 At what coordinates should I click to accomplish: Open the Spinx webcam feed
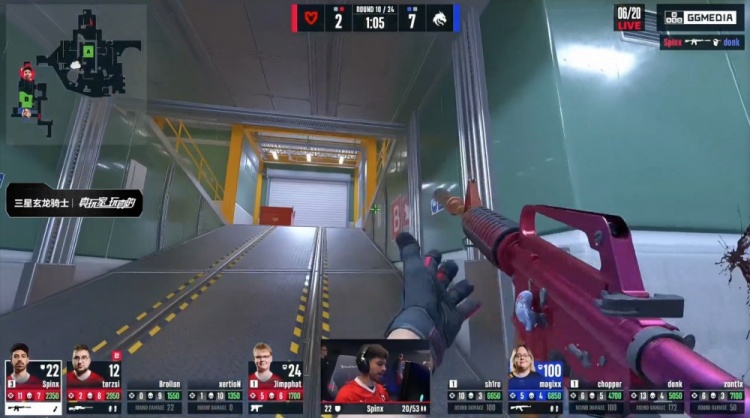click(375, 376)
